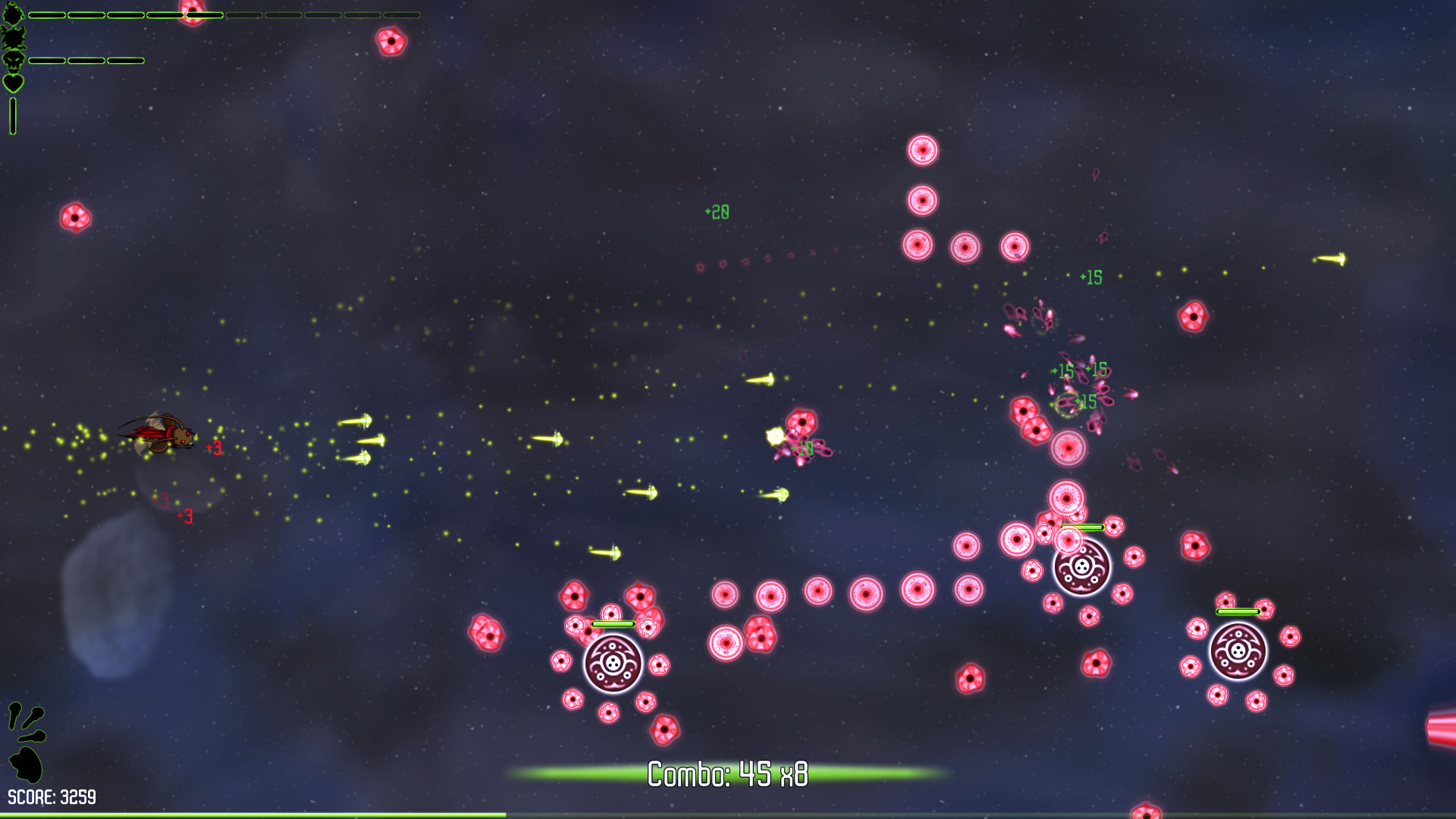Viewport: 1456px width, 819px height.
Task: Click the red orb enemy at the top center
Action: (393, 42)
